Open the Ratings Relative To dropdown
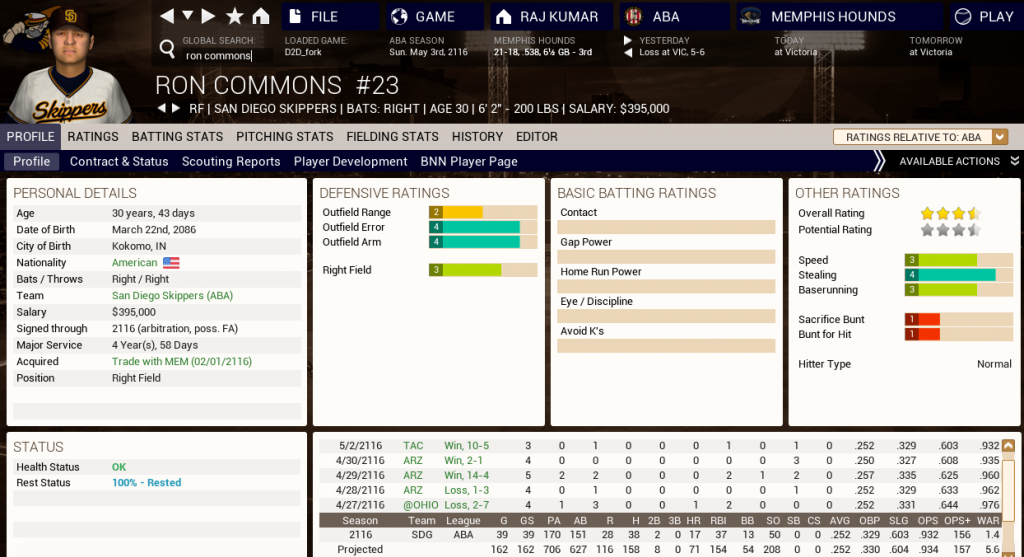1024x557 pixels. pos(920,137)
